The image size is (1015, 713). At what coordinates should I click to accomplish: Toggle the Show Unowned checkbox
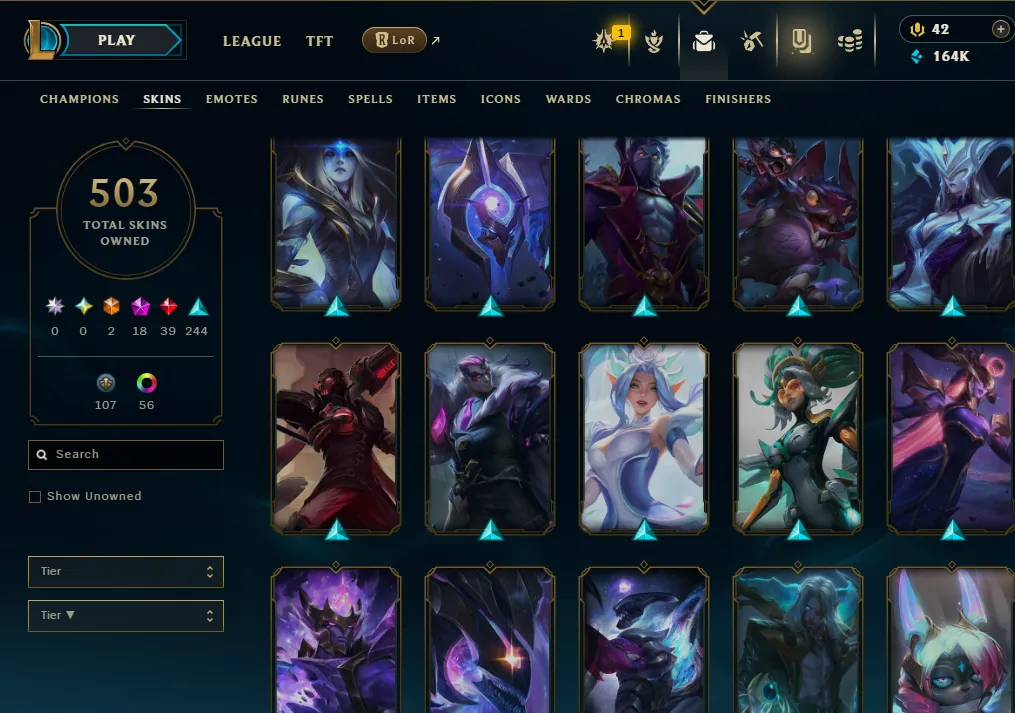(35, 497)
